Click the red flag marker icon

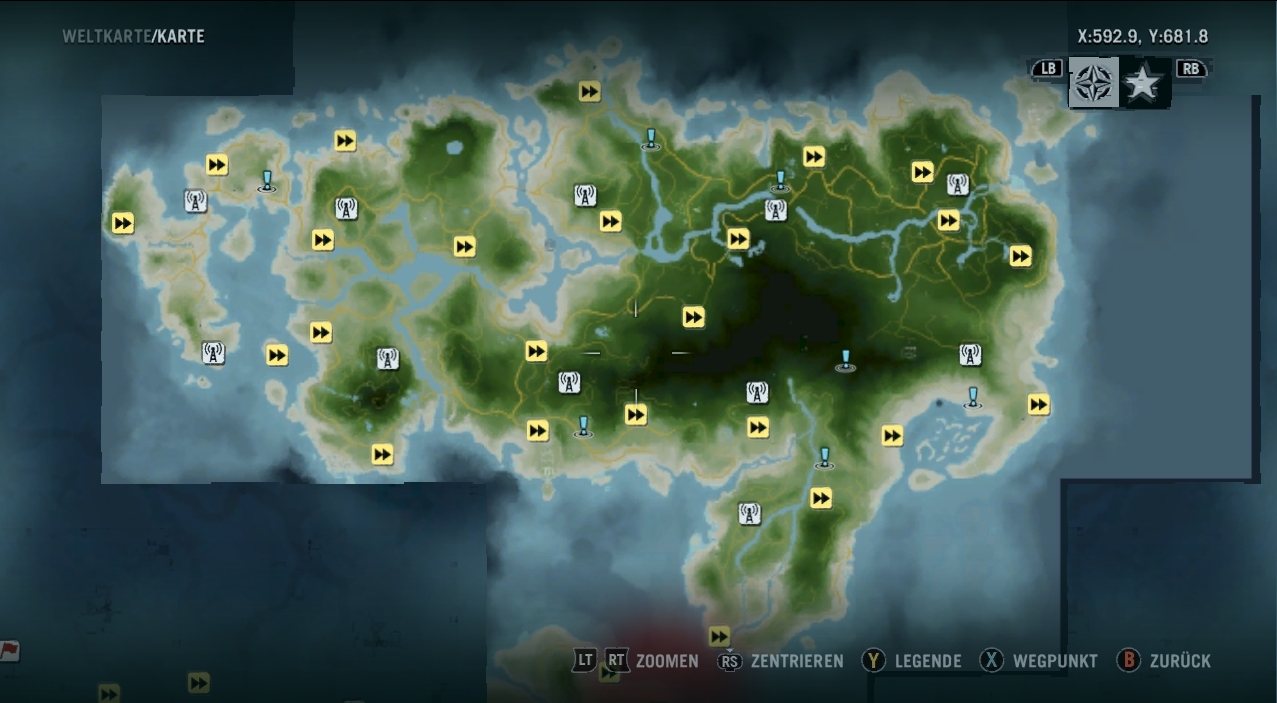pyautogui.click(x=9, y=651)
